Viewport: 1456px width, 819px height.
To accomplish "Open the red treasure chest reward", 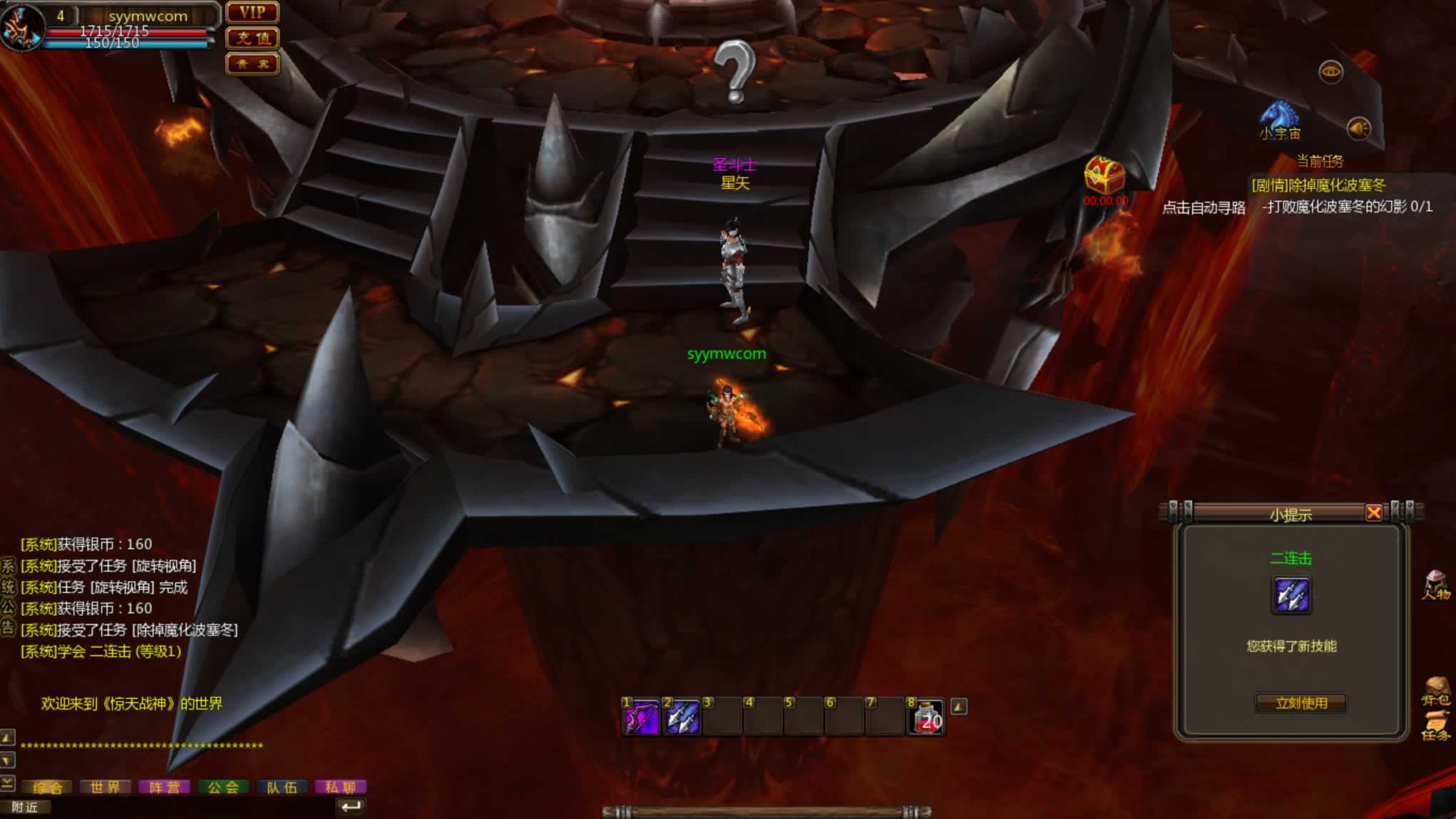I will [x=1104, y=175].
